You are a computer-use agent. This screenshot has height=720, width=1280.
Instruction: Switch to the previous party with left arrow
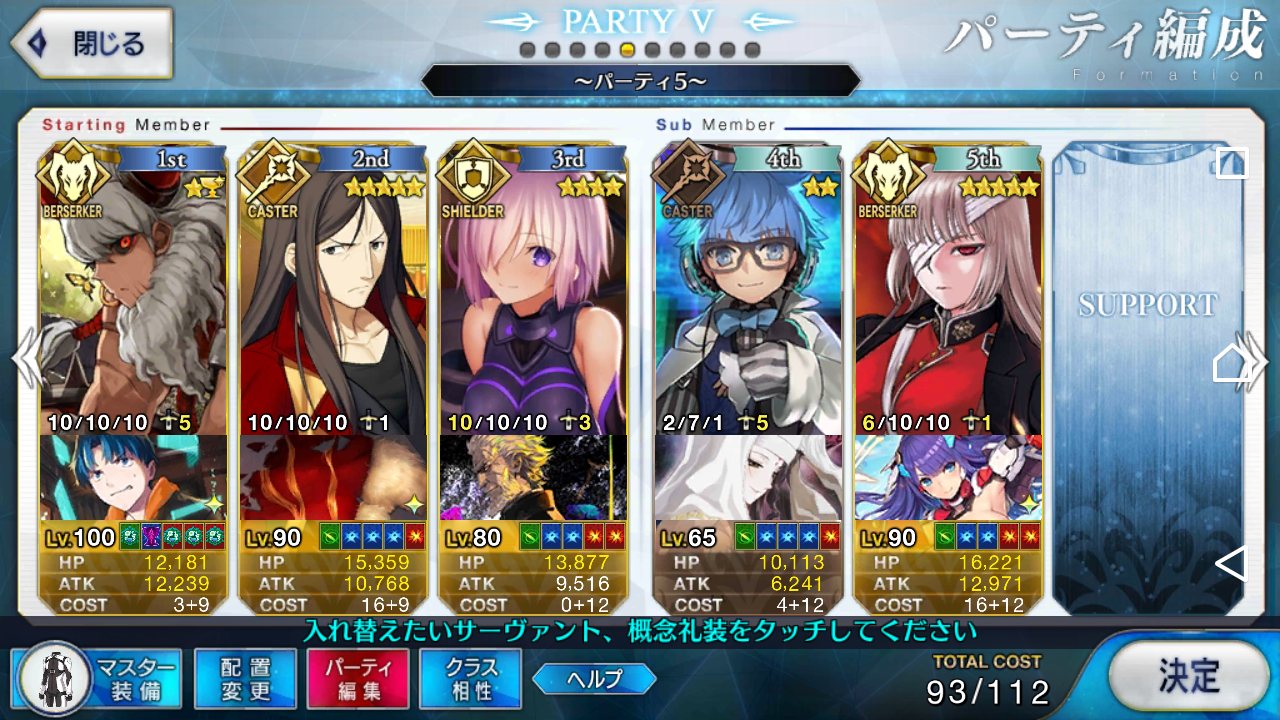24,360
